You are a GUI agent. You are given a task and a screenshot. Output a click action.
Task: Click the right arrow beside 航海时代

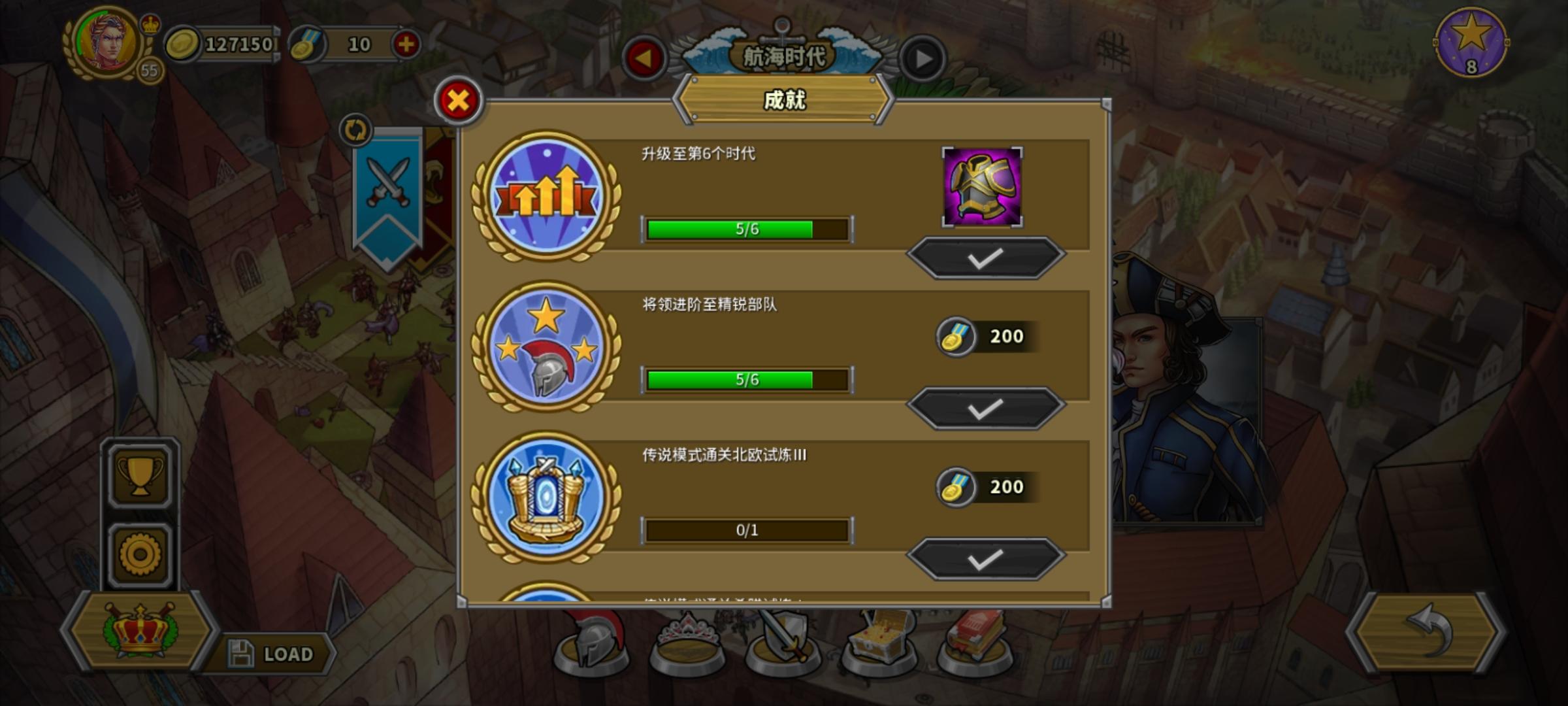tap(922, 58)
